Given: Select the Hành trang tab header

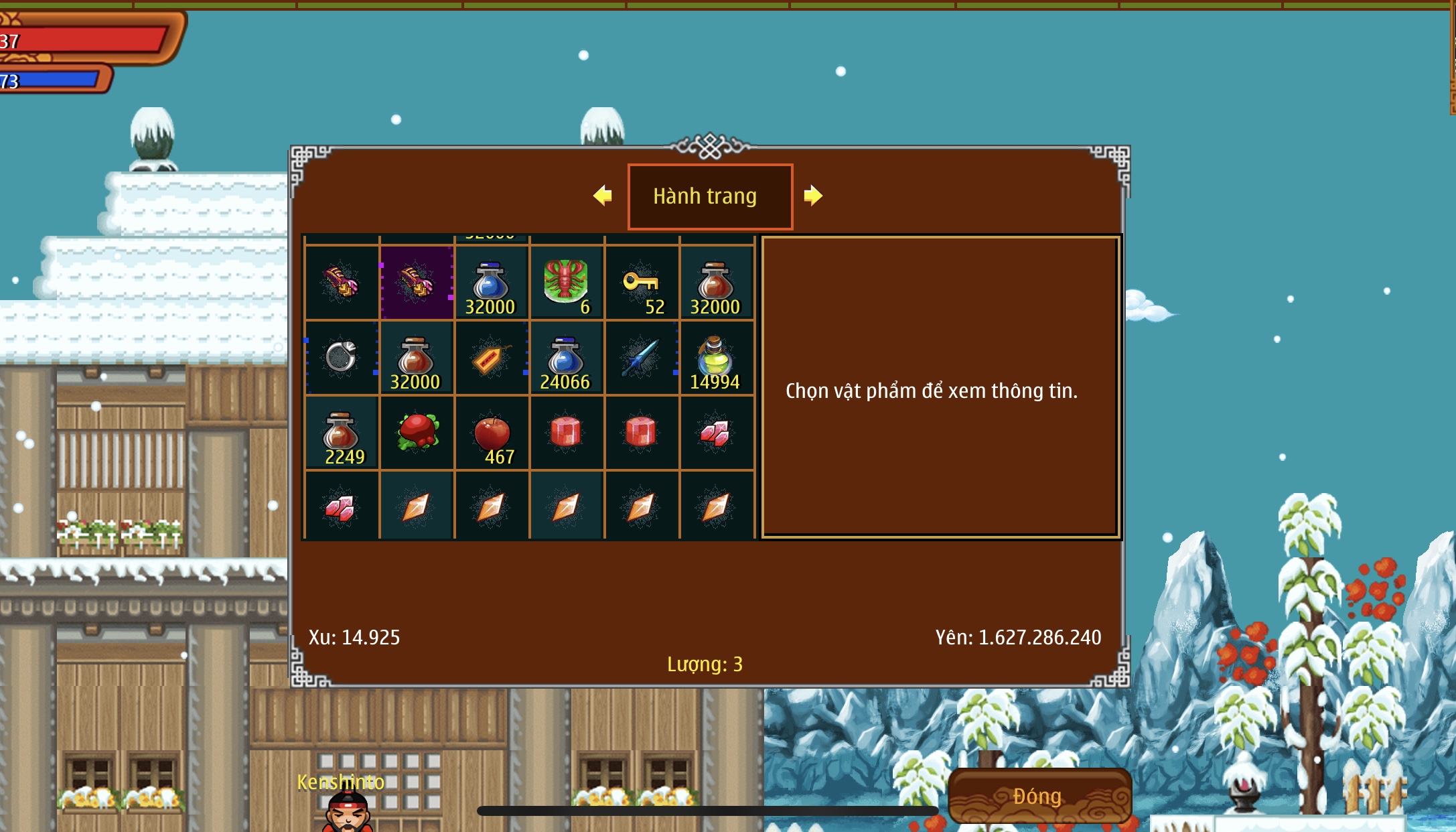Looking at the screenshot, I should point(710,196).
